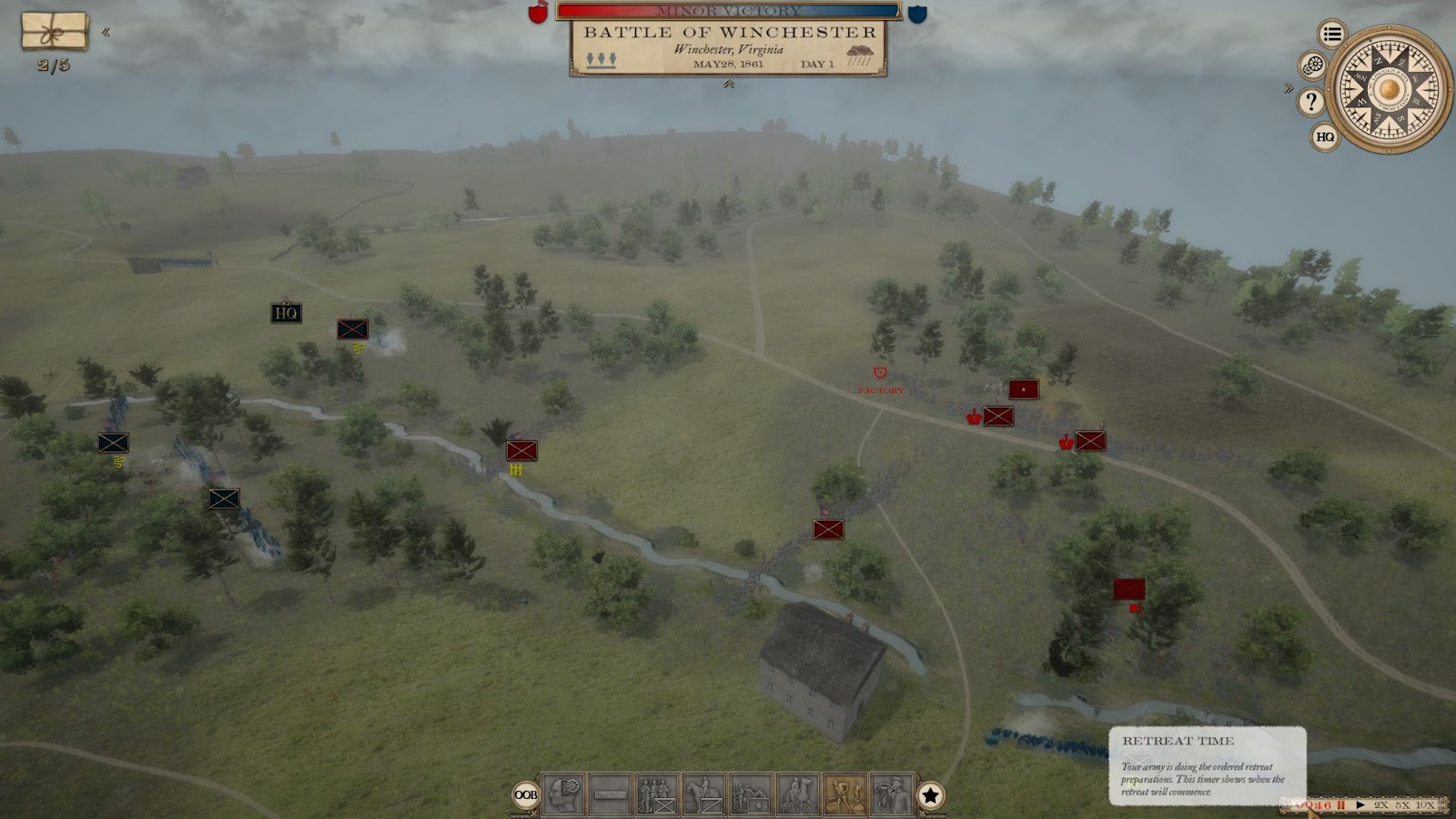Open settings via the gears button
The height and width of the screenshot is (819, 1456).
pos(1312,66)
